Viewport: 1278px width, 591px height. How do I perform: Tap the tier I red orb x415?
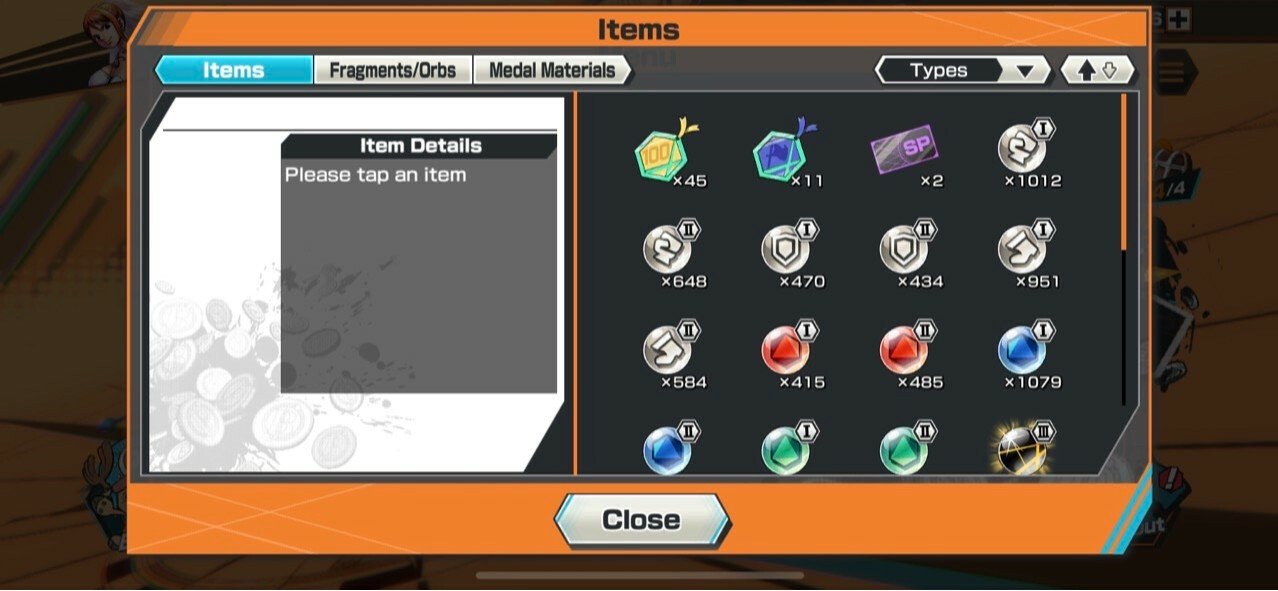coord(786,352)
